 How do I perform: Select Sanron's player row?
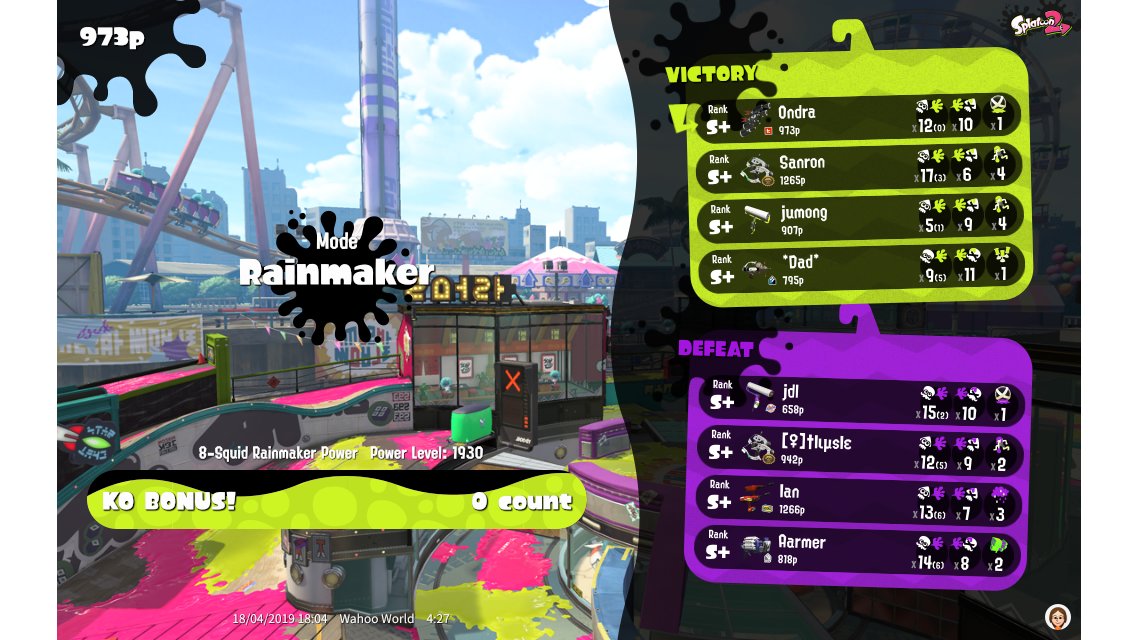pyautogui.click(x=860, y=167)
